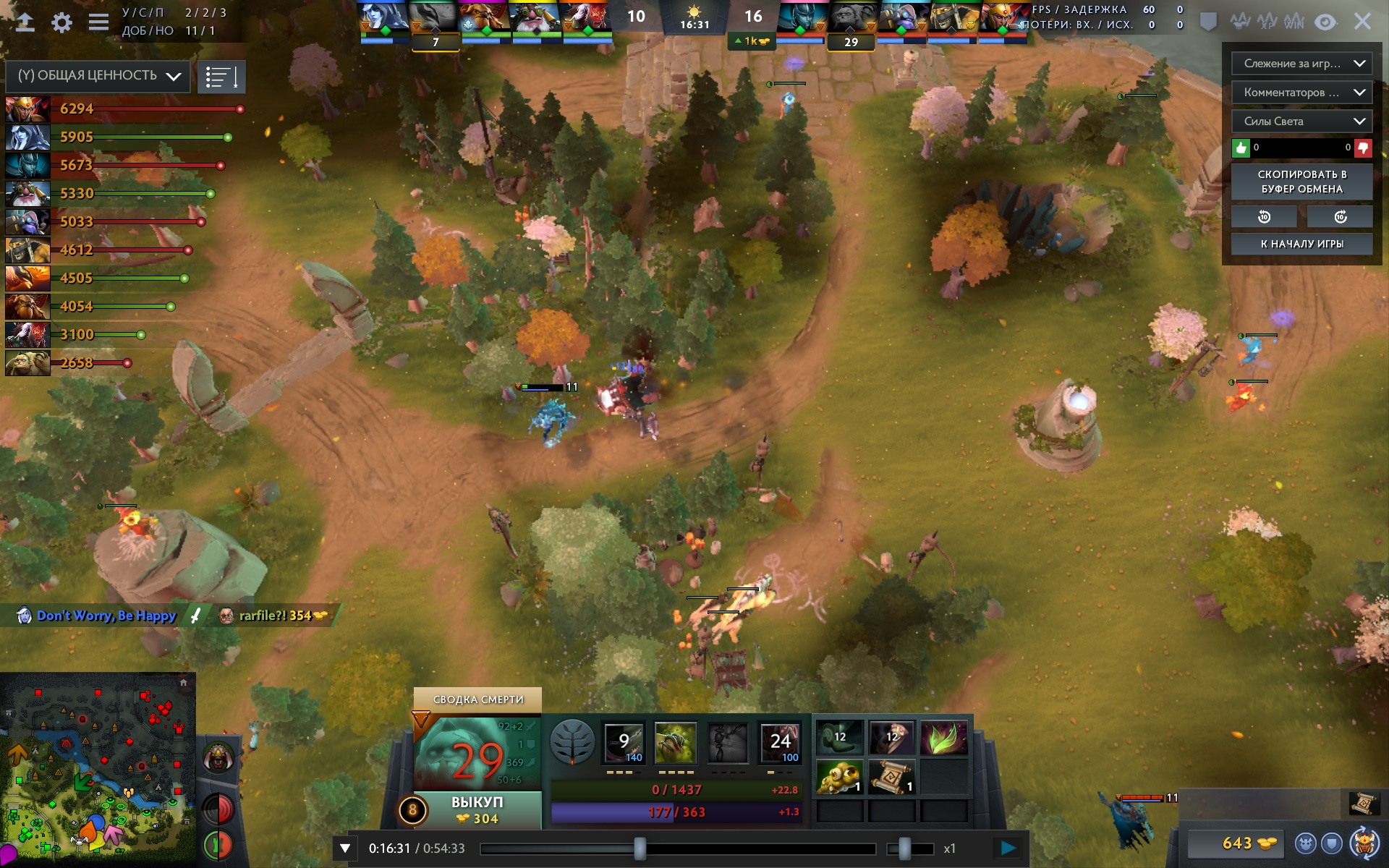Select Drow Ranger portrait in top bar
The image size is (1389, 868).
383,17
